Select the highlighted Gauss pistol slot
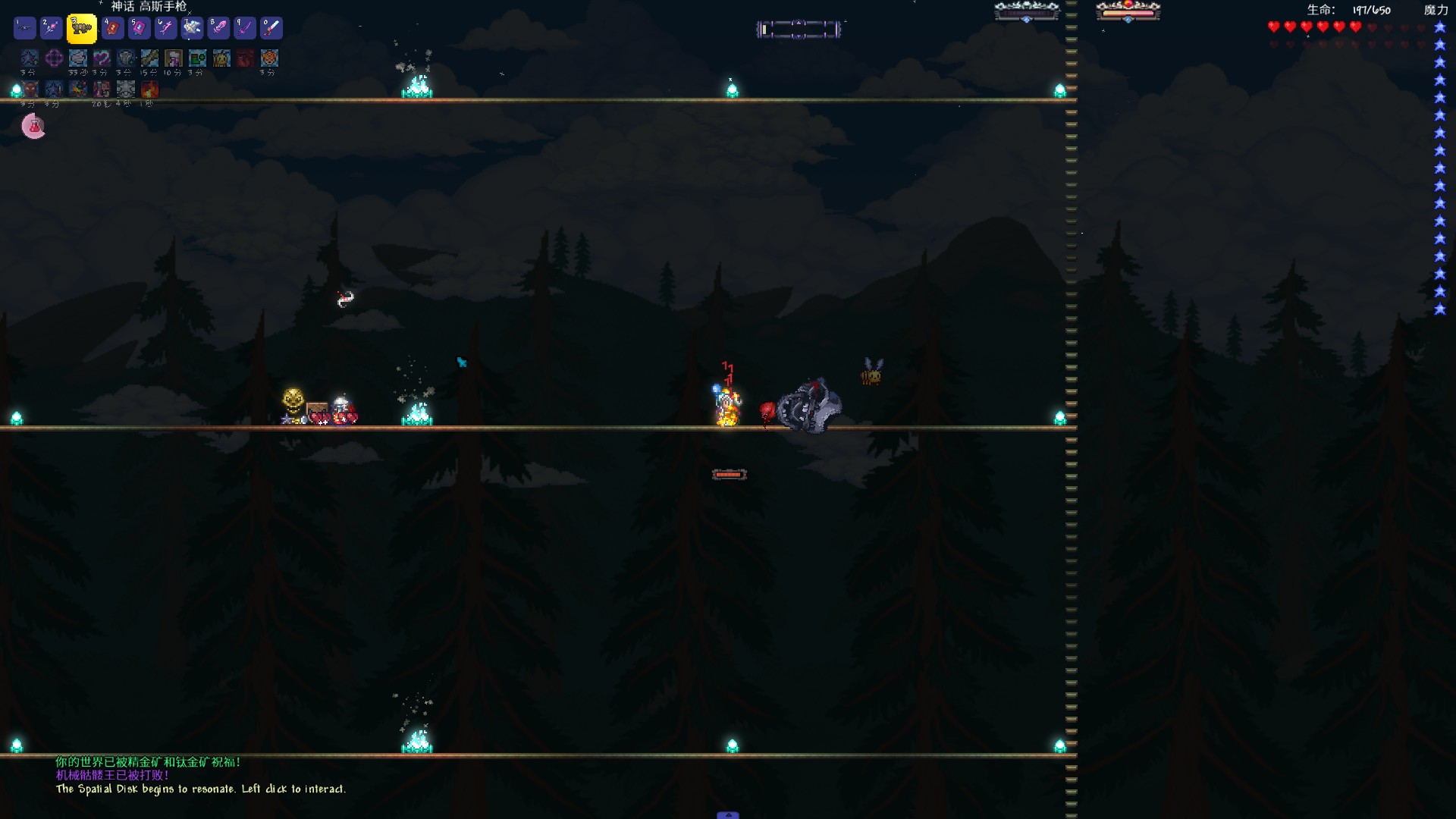 (81, 29)
